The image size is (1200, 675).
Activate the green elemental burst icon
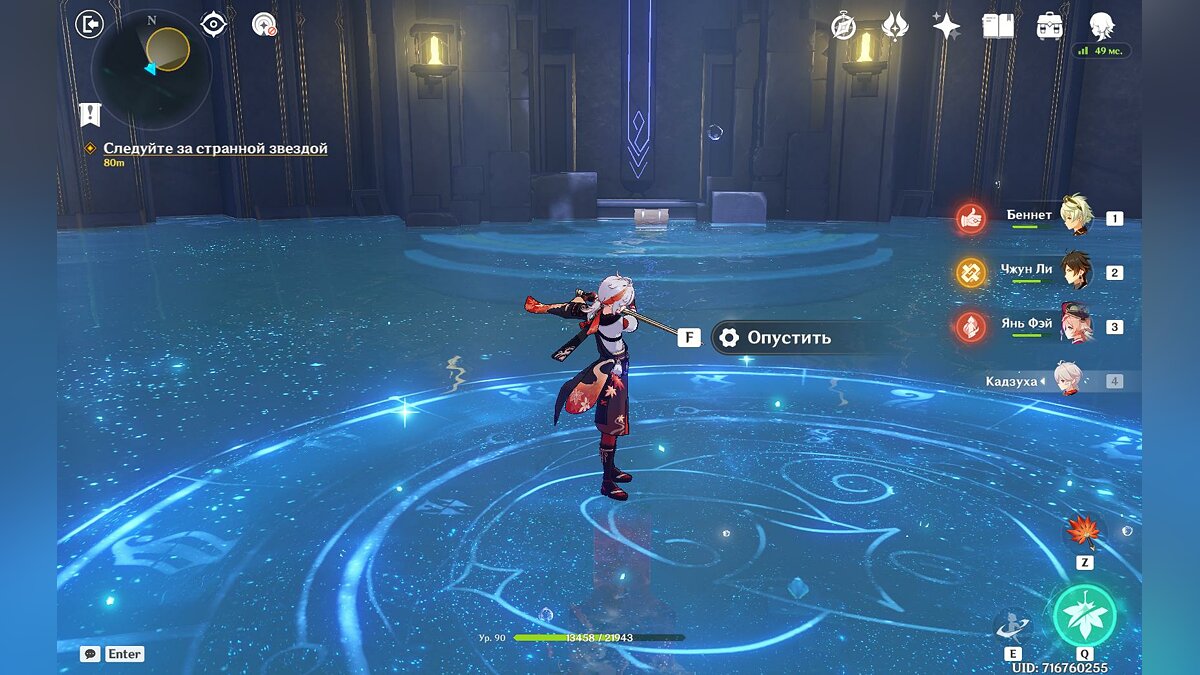point(1084,616)
